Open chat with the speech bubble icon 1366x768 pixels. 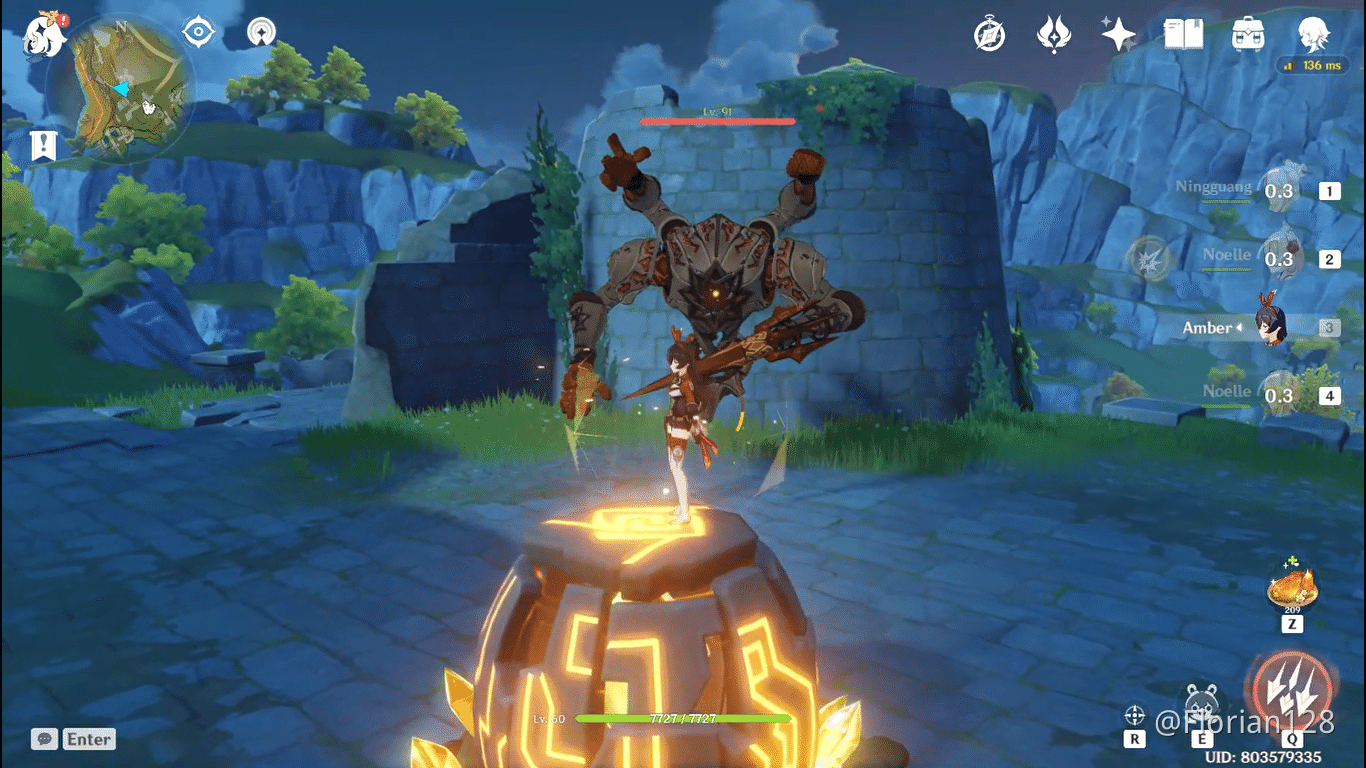click(x=44, y=738)
